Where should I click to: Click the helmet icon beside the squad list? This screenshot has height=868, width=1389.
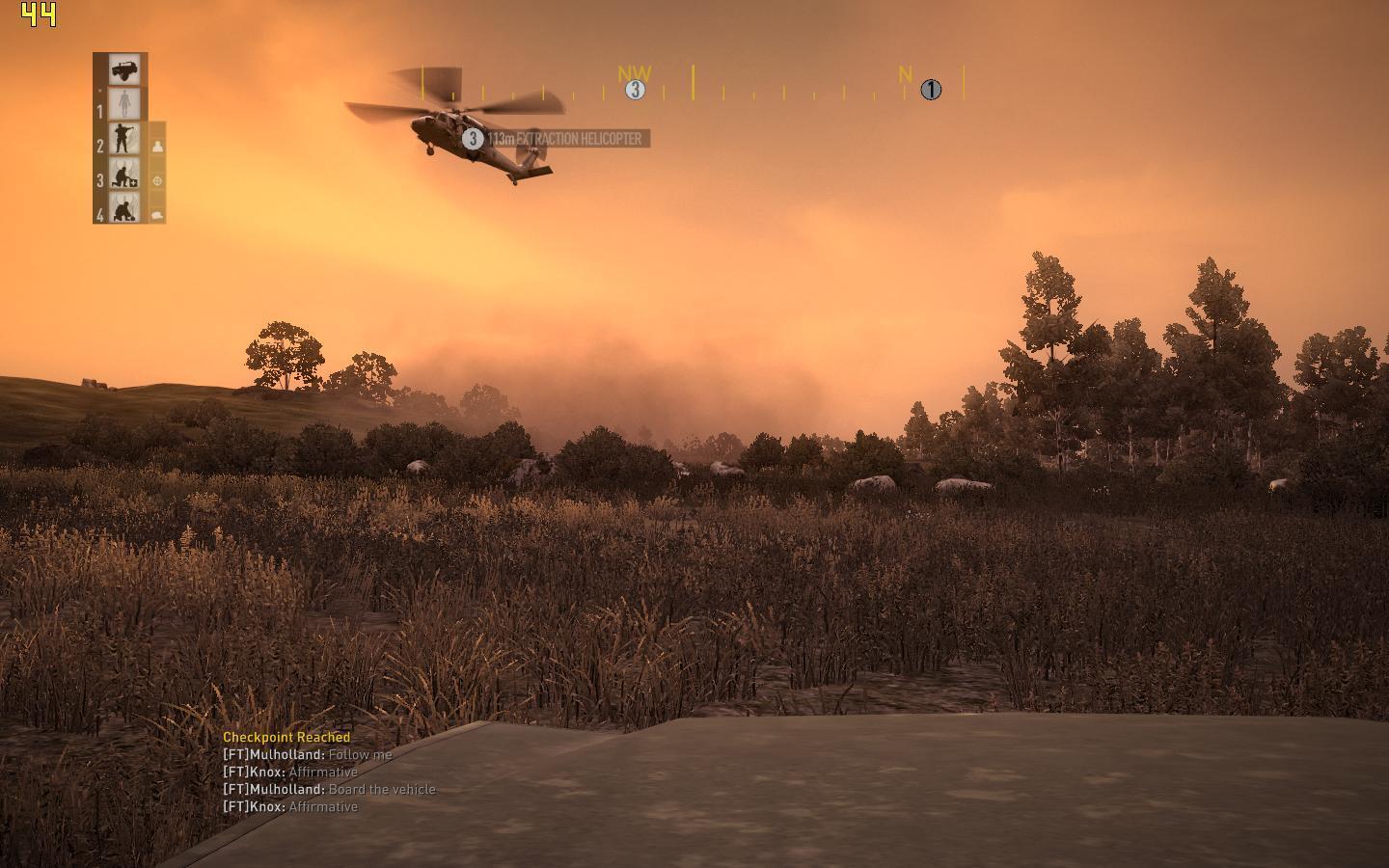click(157, 214)
